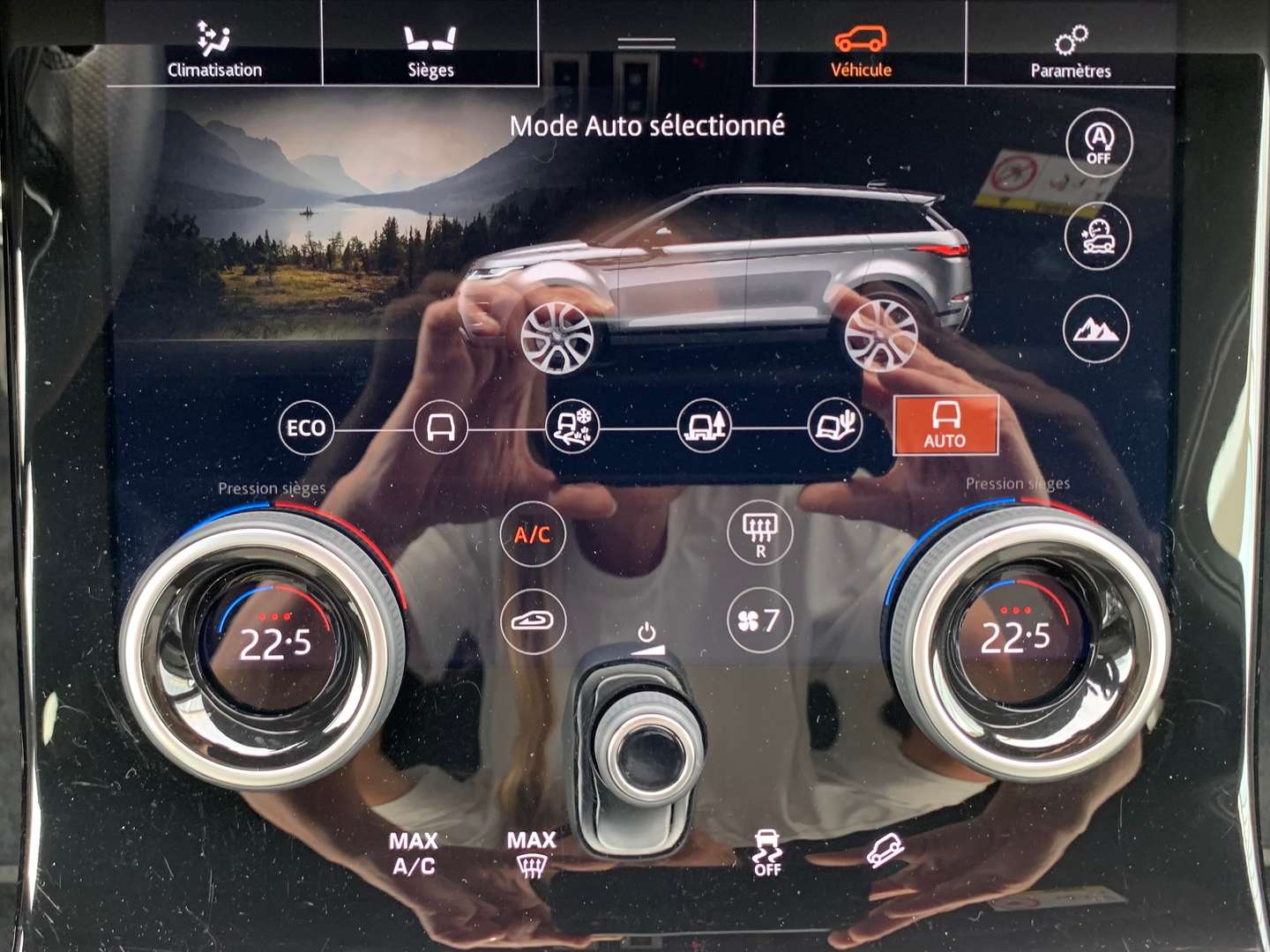The image size is (1270, 952).
Task: Choose the sand terrain mode
Action: coord(834,428)
